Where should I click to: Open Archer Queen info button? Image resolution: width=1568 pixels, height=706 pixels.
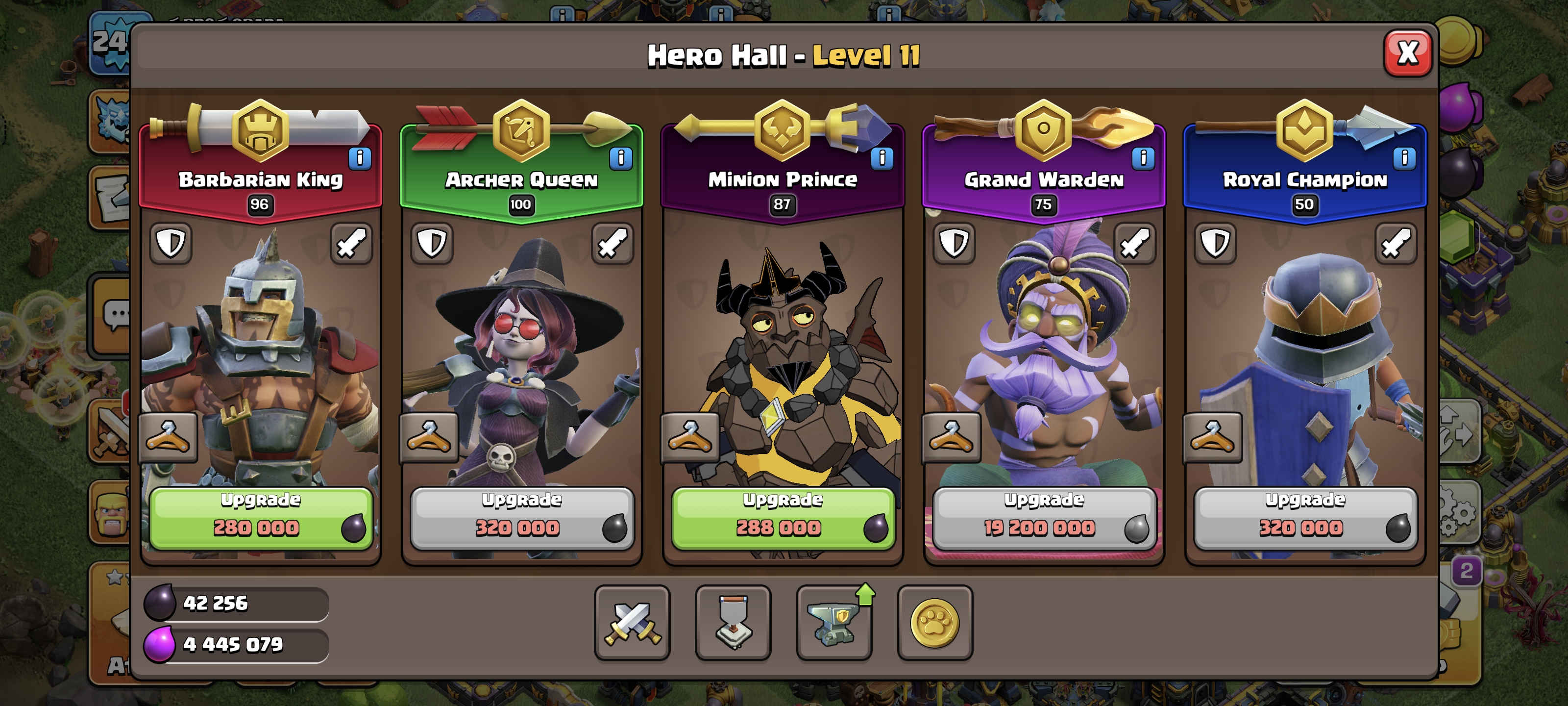[621, 158]
